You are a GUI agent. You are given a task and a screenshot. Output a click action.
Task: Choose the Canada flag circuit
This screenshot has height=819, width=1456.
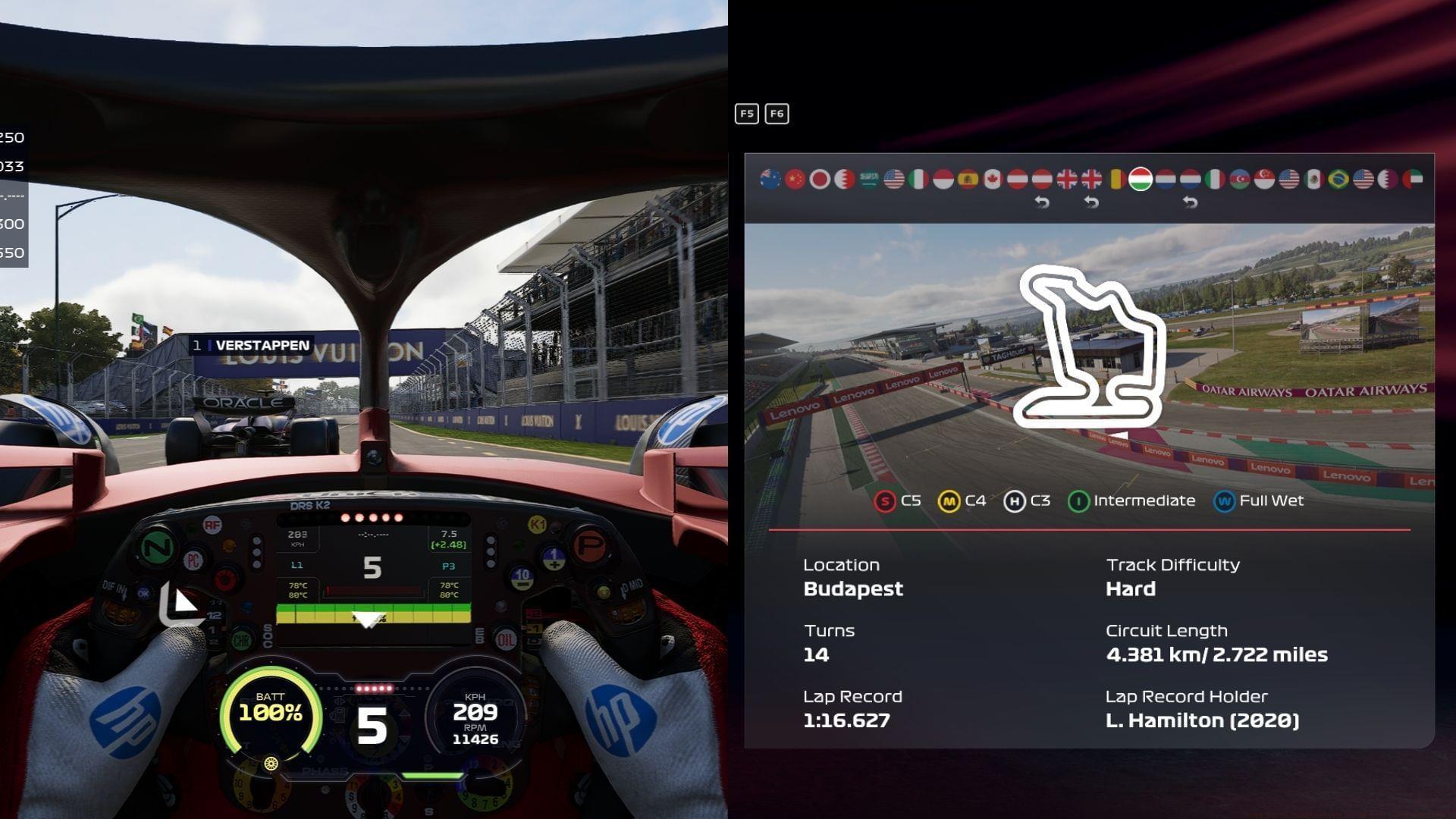[x=993, y=179]
